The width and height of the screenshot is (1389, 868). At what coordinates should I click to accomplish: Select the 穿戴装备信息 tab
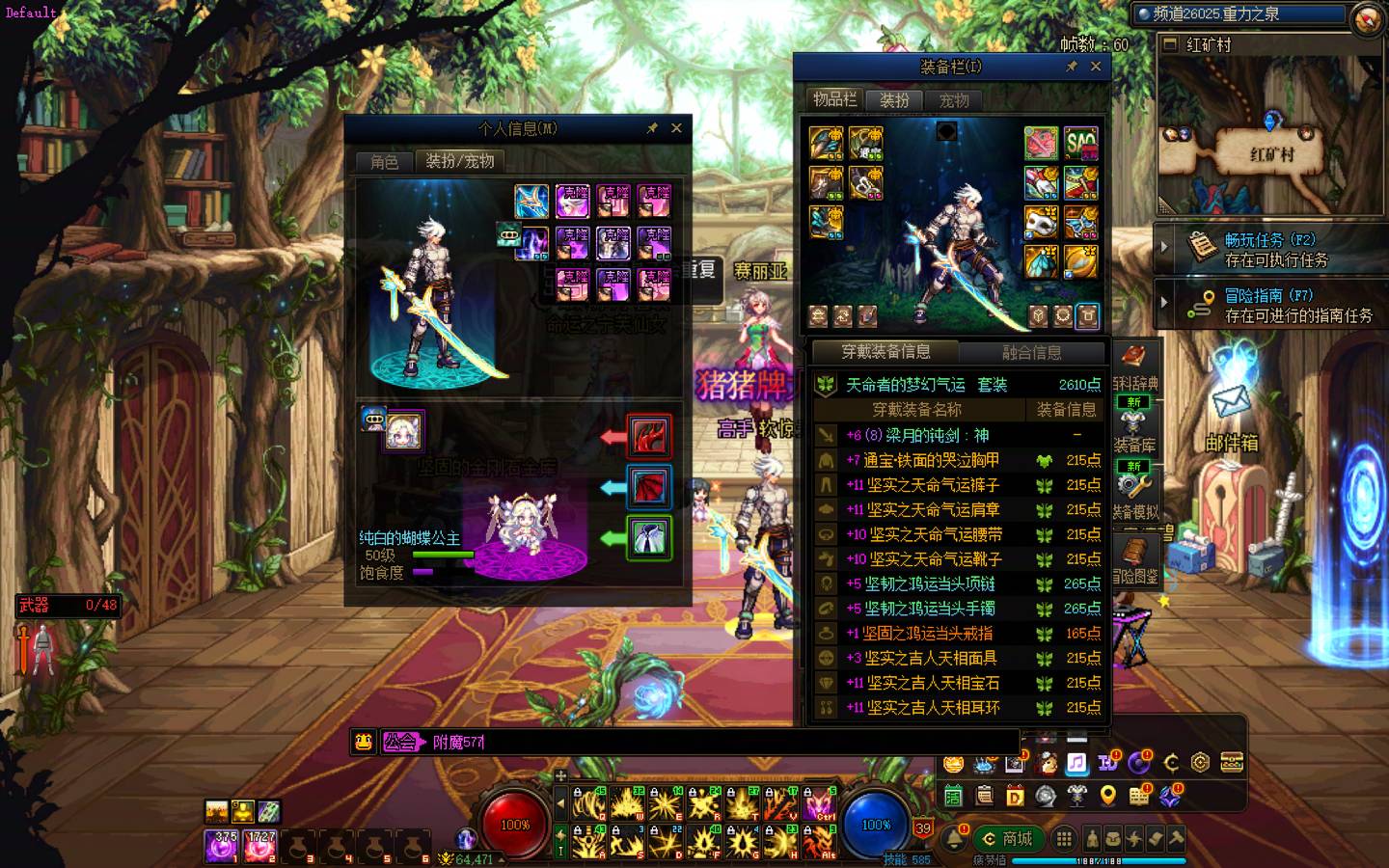click(x=885, y=352)
